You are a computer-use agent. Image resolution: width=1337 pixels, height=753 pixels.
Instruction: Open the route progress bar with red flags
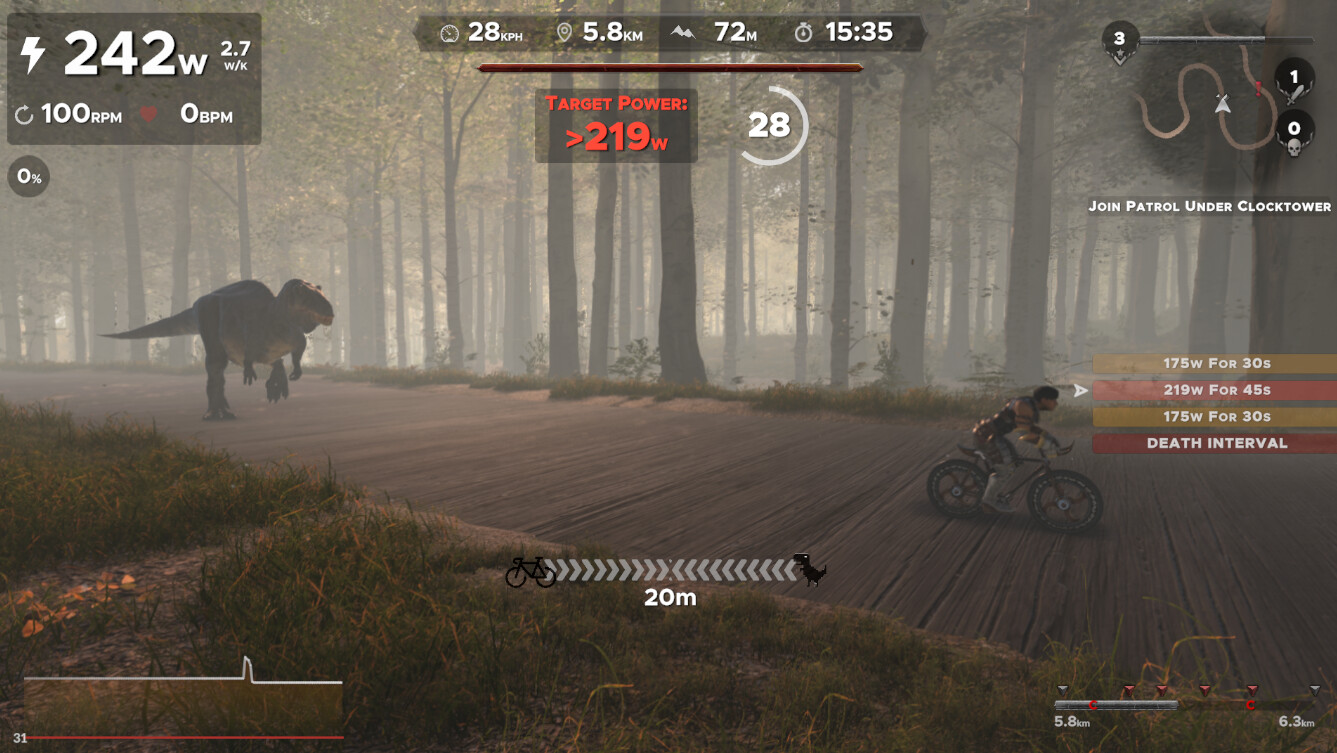1188,703
